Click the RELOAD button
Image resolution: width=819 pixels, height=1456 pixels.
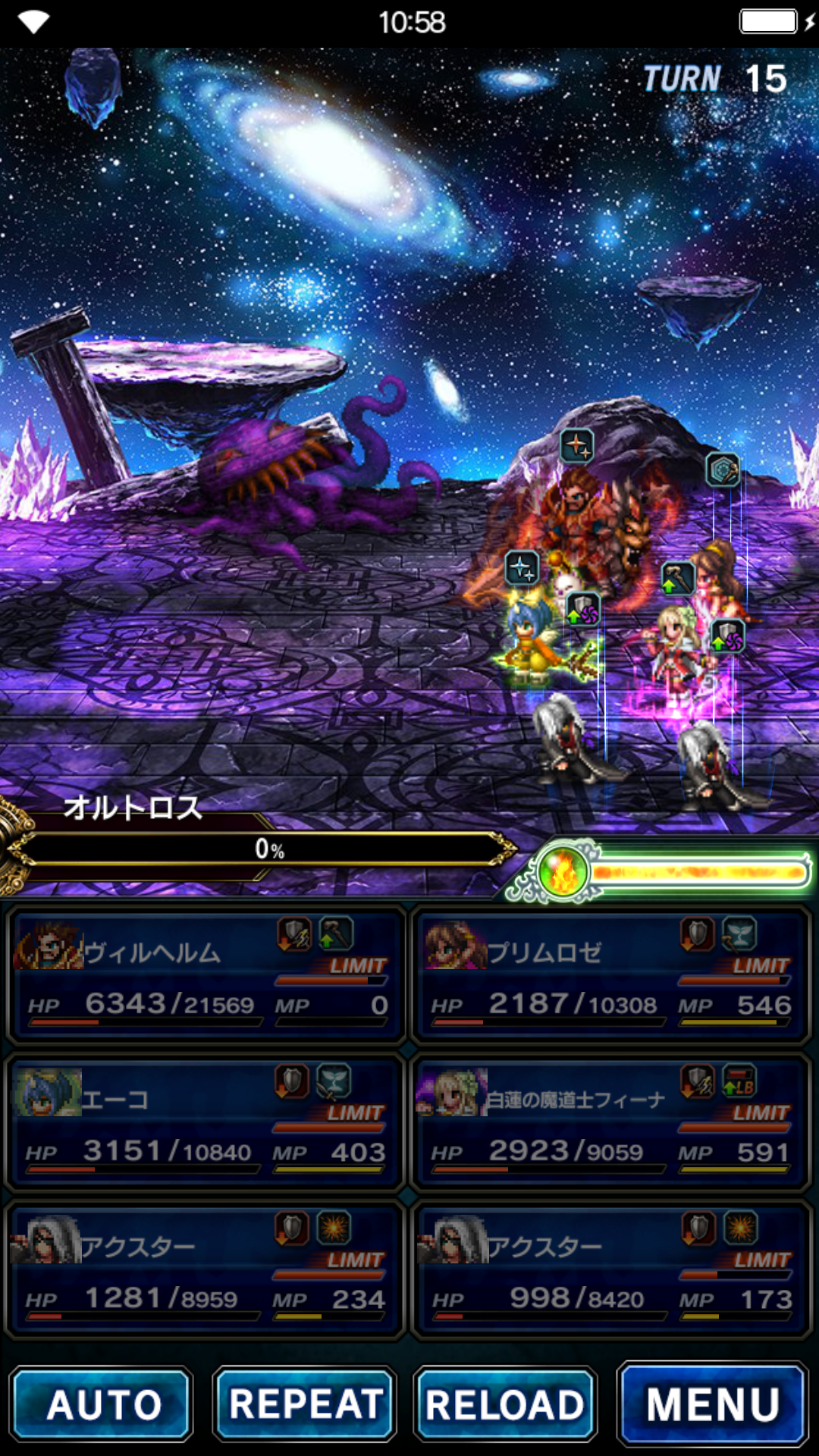(505, 1404)
